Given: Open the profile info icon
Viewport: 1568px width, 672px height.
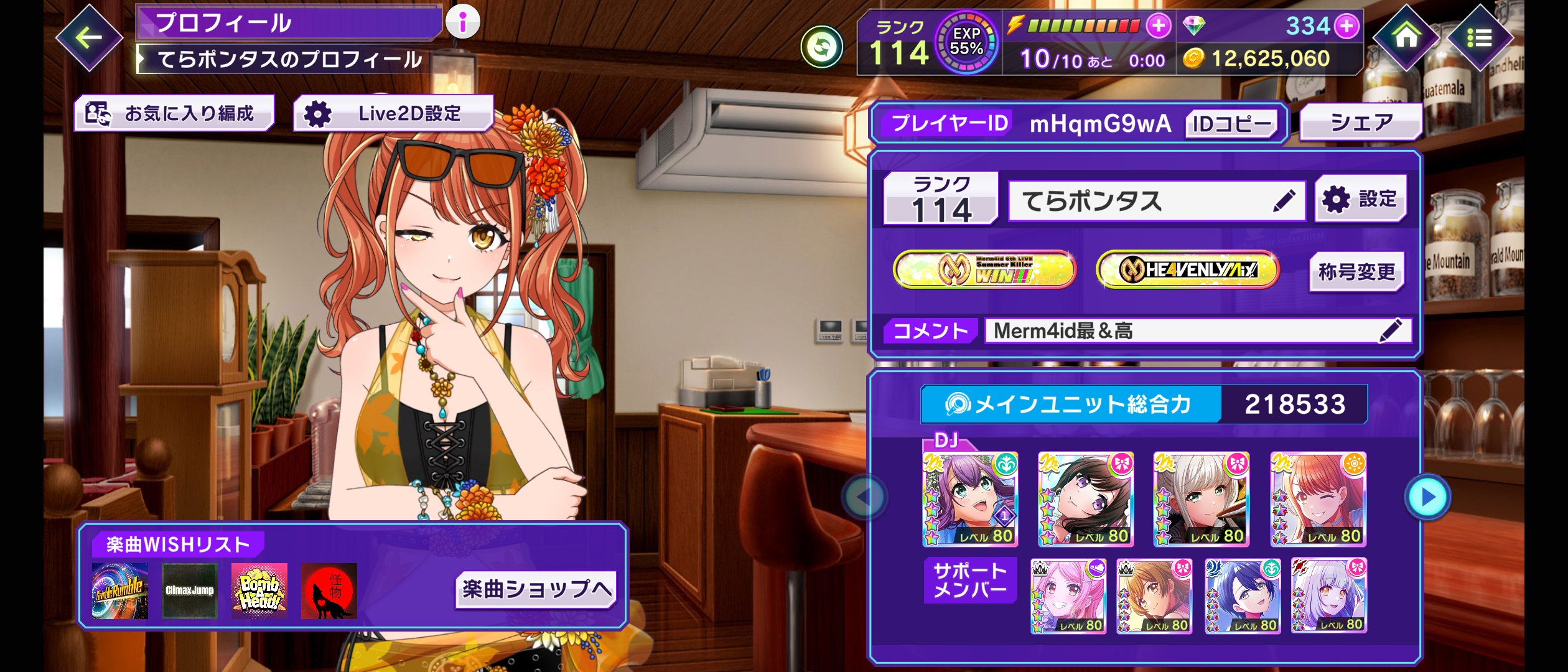Looking at the screenshot, I should click(x=462, y=22).
